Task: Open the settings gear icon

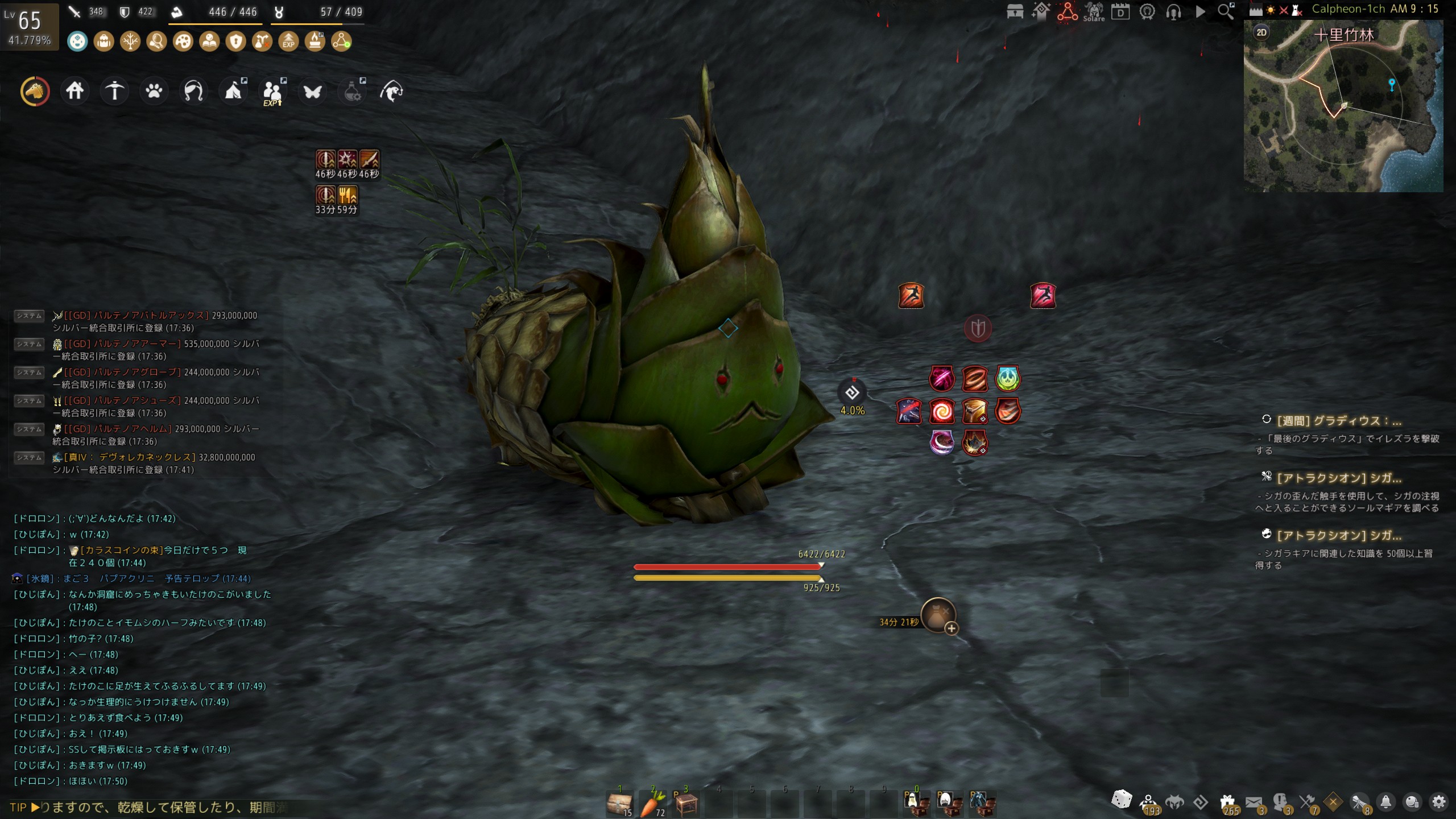Action: point(1439,802)
